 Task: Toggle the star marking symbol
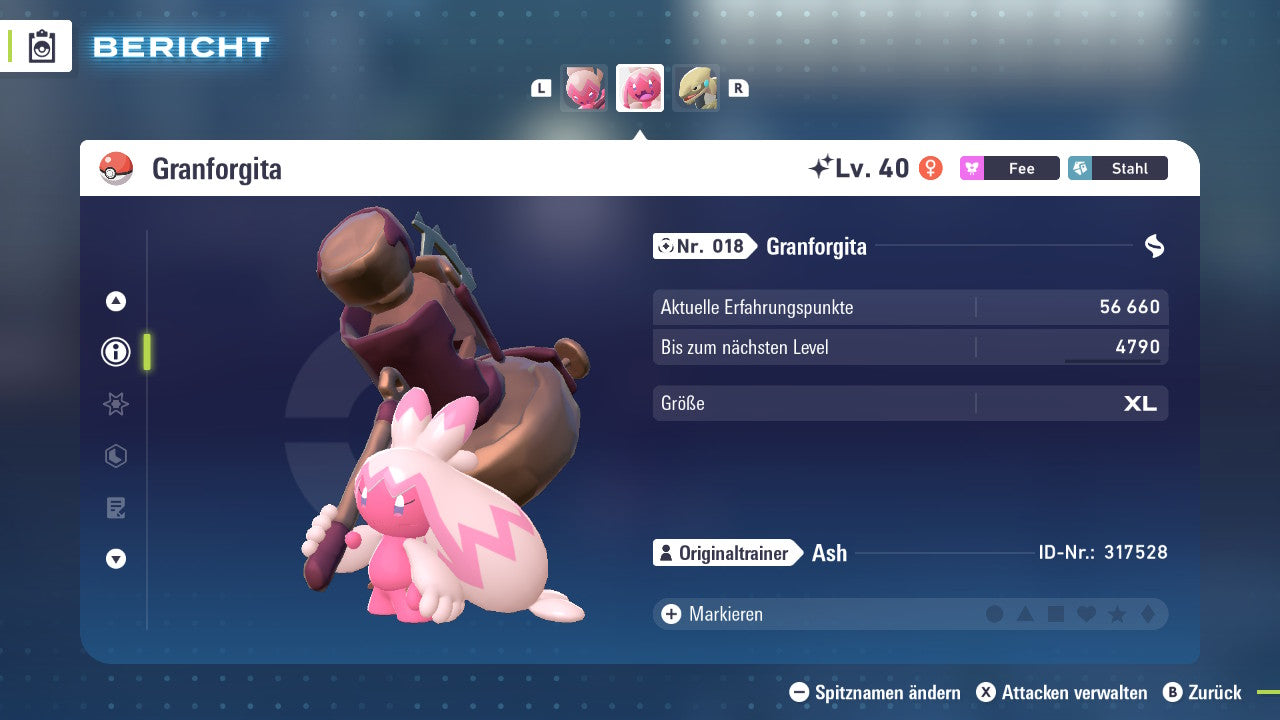click(1118, 613)
